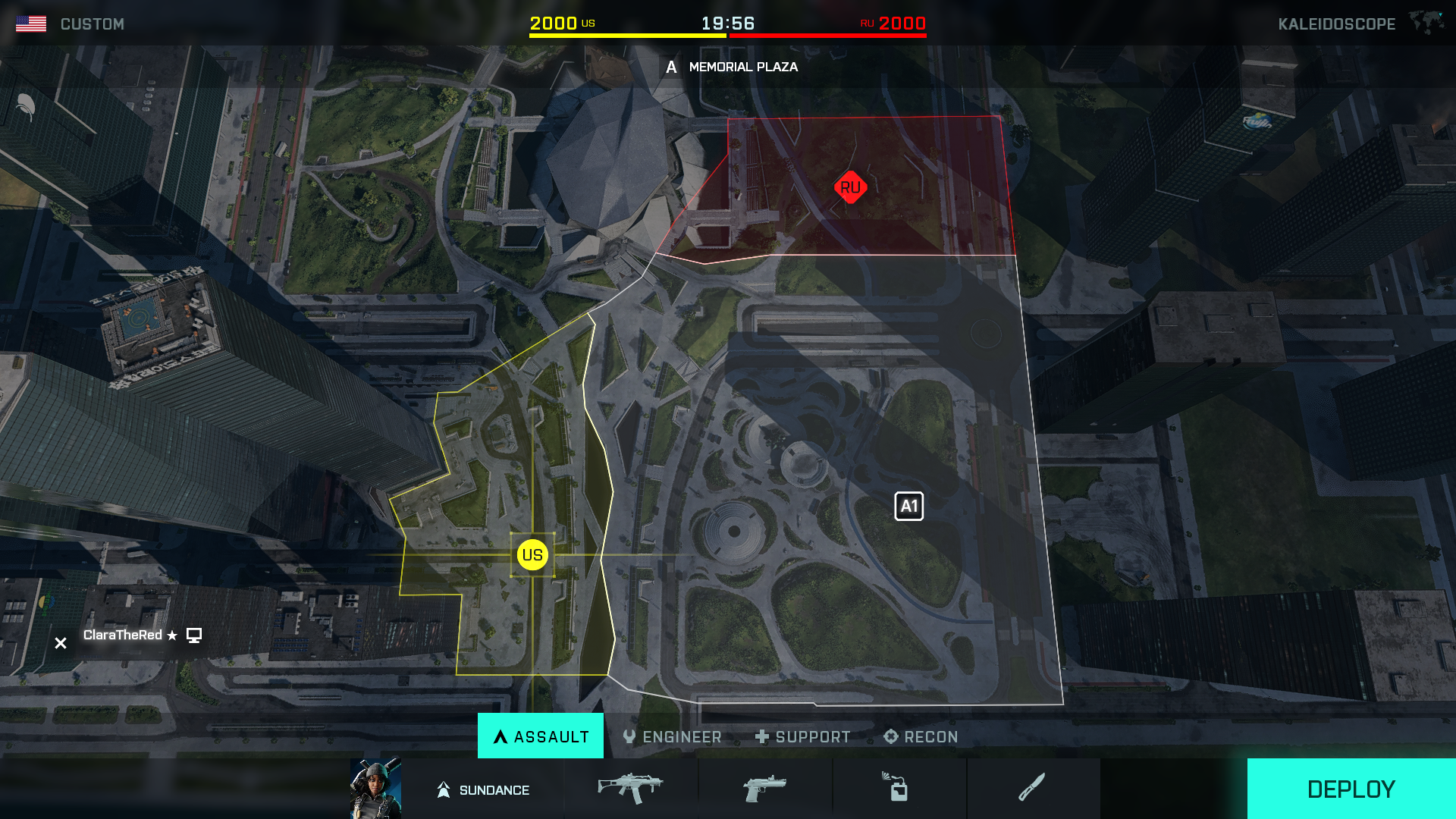
Task: Open the melee knife slot
Action: click(x=1033, y=789)
